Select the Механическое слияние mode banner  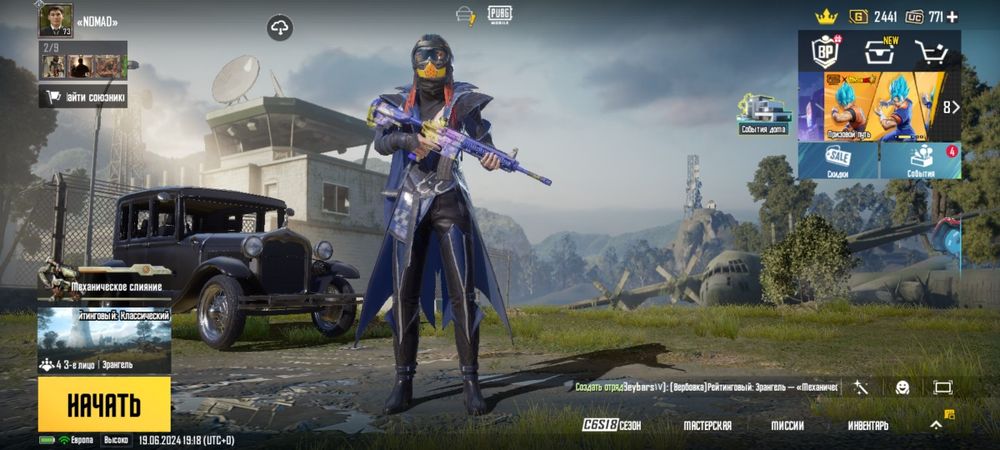[104, 284]
